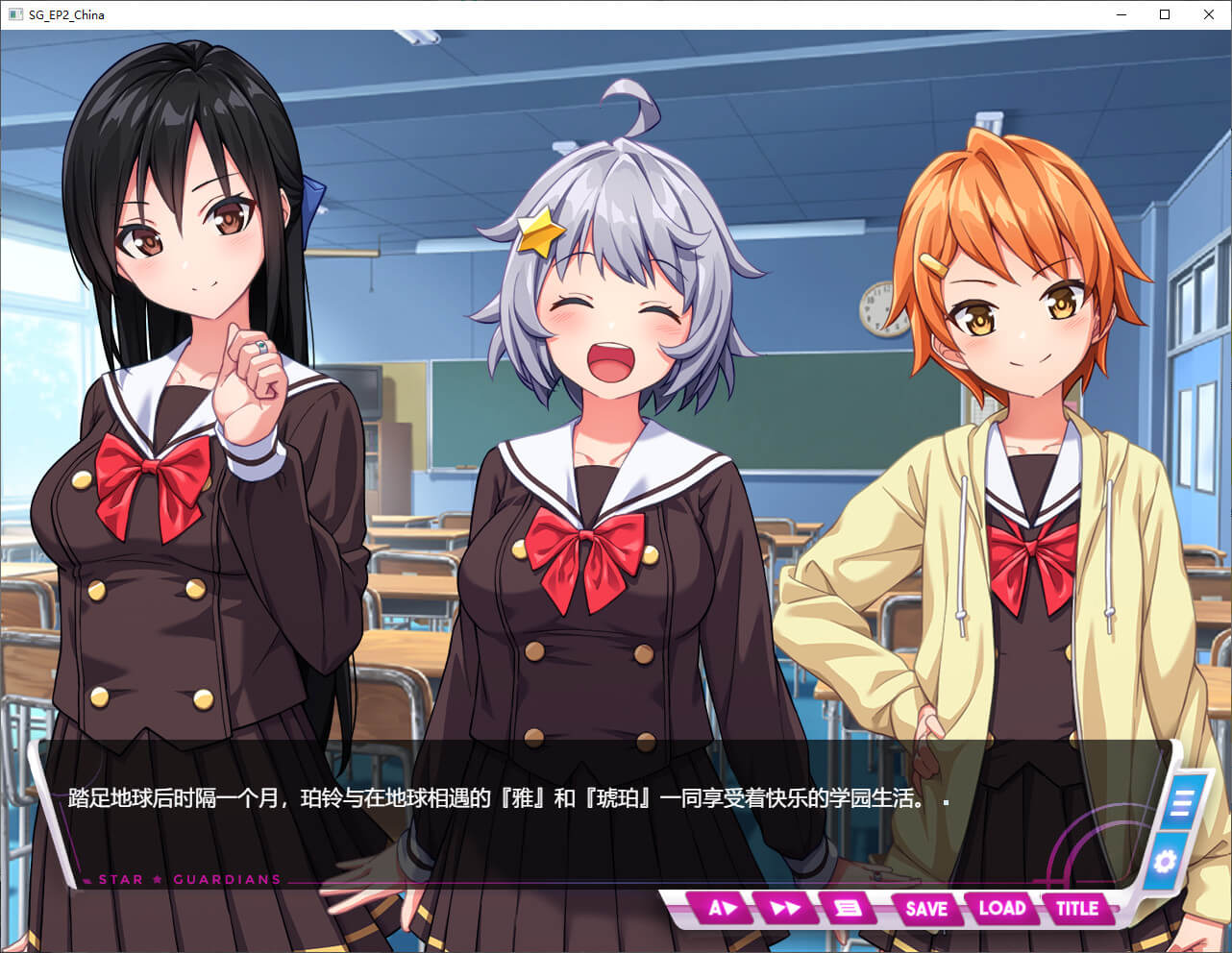Image resolution: width=1232 pixels, height=953 pixels.
Task: Return to the TITLE screen
Action: point(1076,908)
